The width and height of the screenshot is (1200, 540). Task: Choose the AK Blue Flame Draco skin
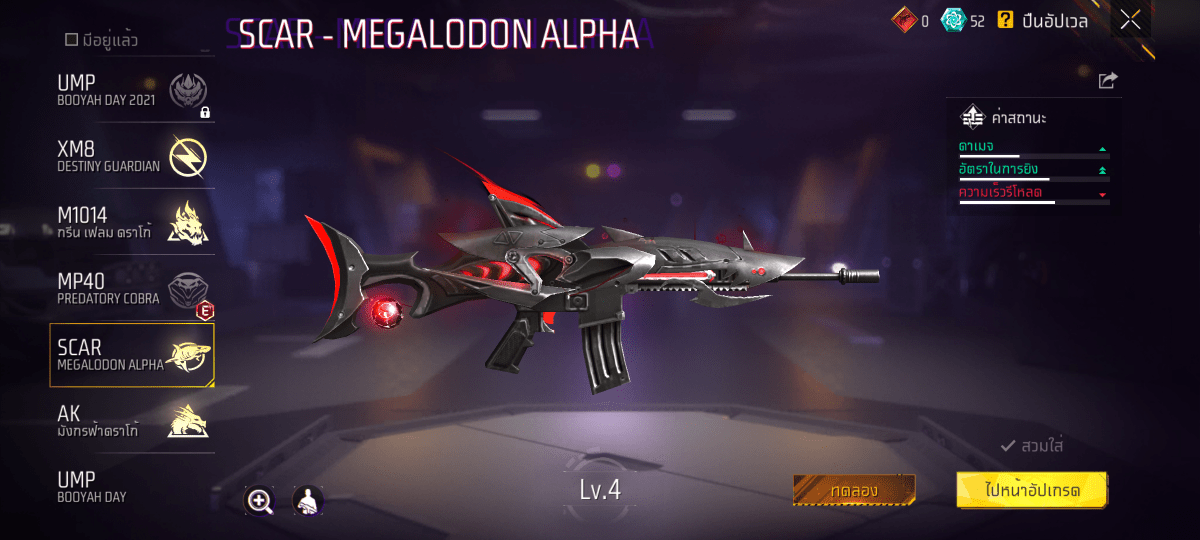pos(132,420)
